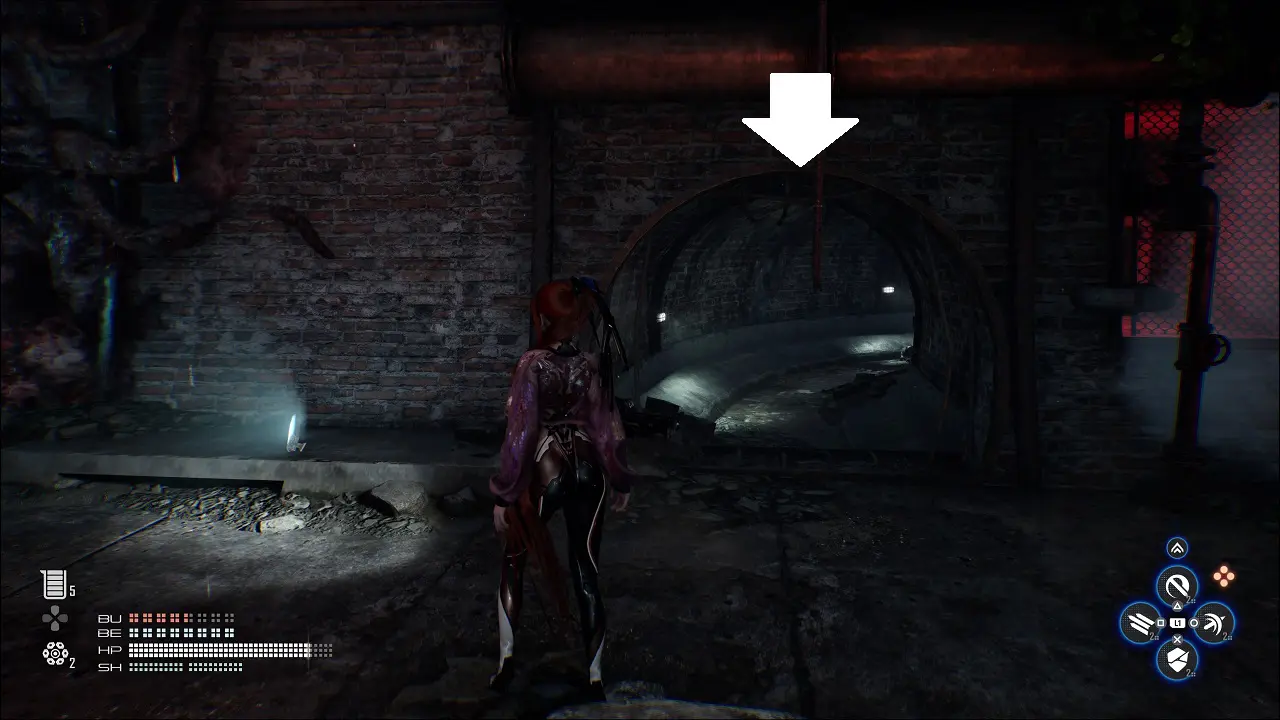Image resolution: width=1280 pixels, height=720 pixels.
Task: Activate the arc slash skill icon
Action: tap(1213, 623)
